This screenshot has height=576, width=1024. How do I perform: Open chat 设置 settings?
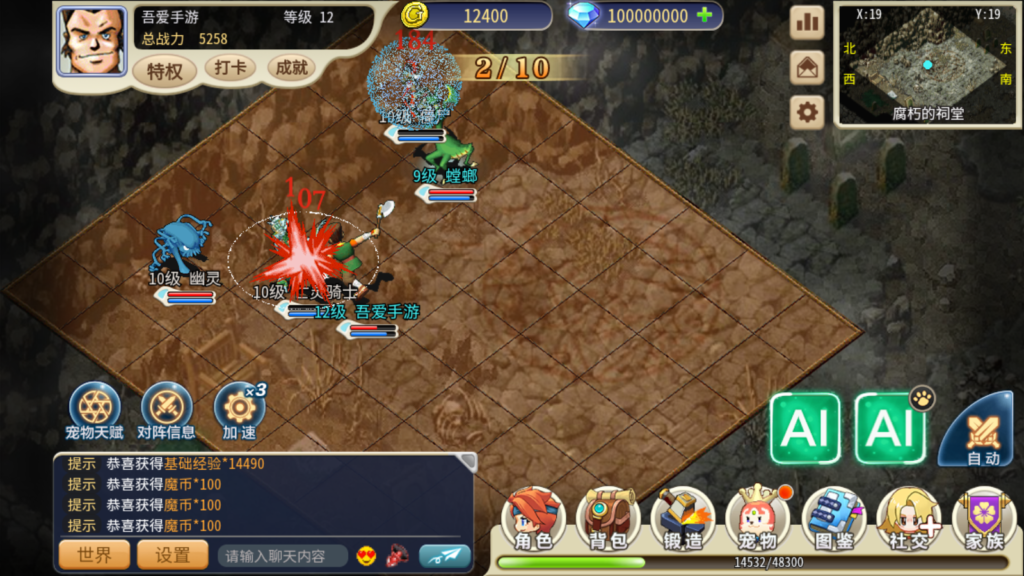coord(172,555)
